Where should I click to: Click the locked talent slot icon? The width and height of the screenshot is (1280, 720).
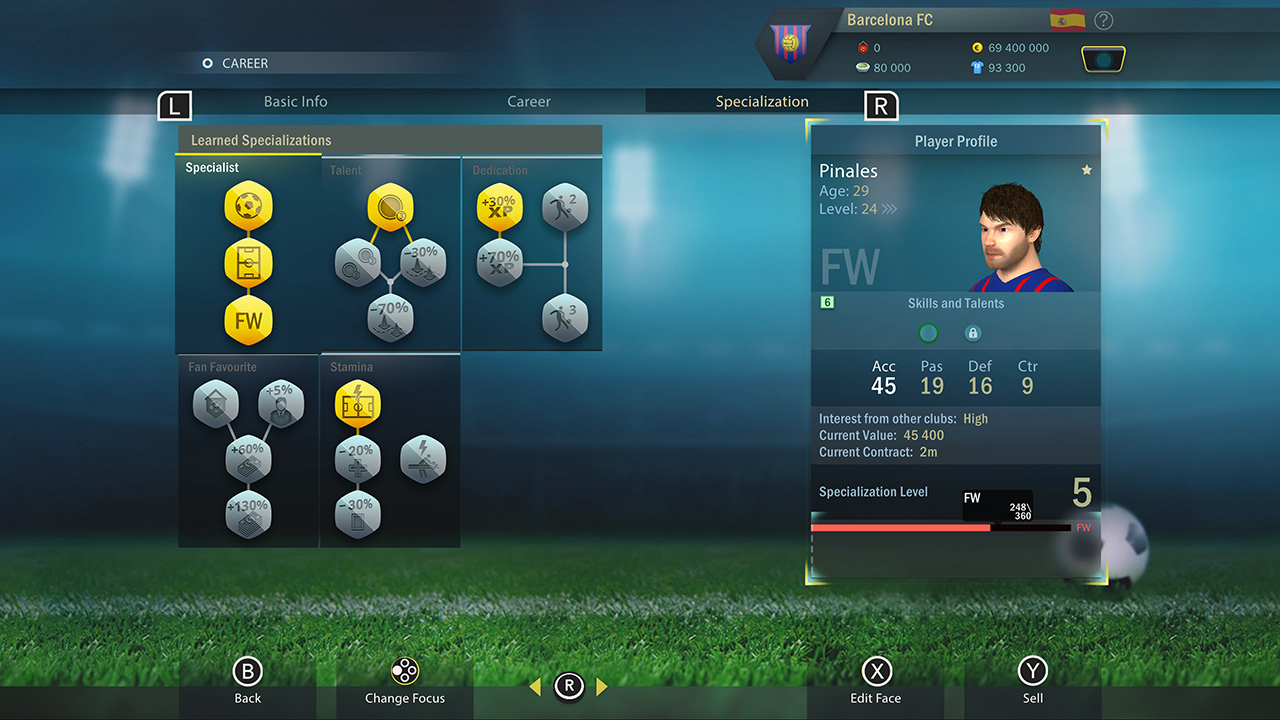973,332
